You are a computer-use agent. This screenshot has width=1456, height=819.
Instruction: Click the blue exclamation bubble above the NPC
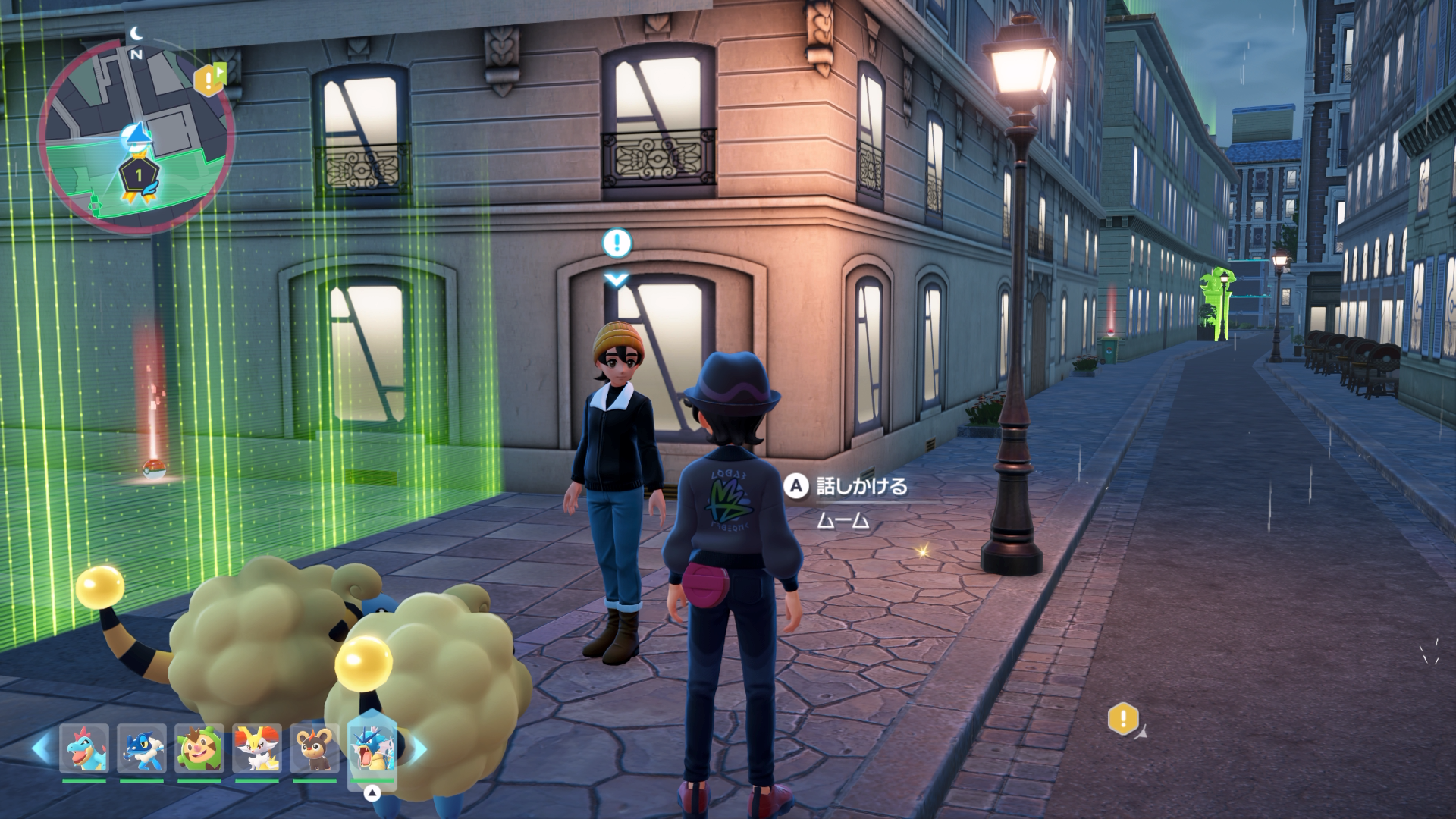coord(617,243)
